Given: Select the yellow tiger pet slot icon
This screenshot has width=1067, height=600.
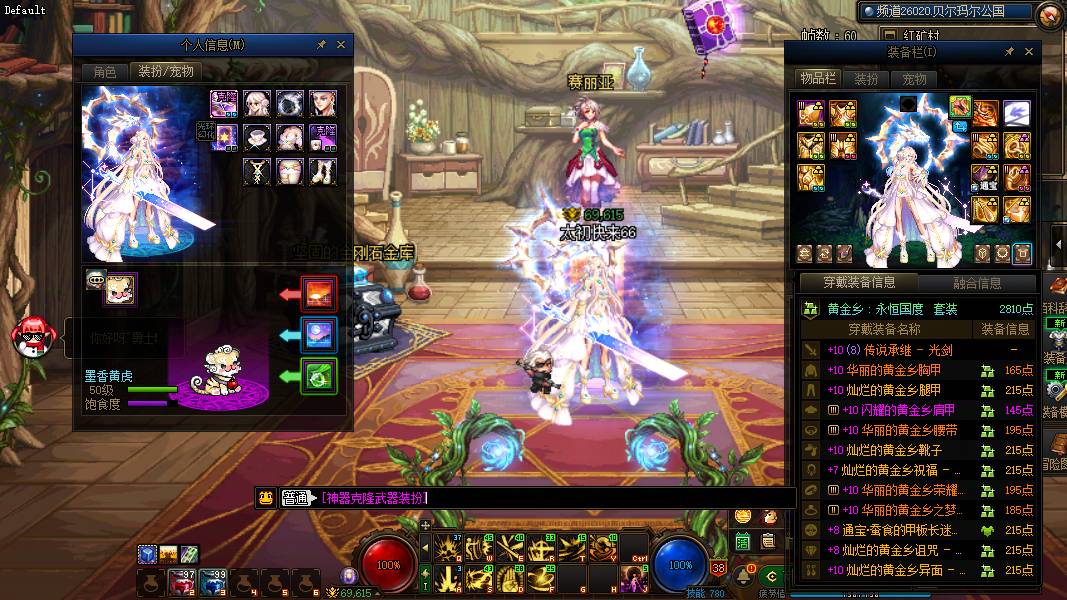Looking at the screenshot, I should point(122,289).
